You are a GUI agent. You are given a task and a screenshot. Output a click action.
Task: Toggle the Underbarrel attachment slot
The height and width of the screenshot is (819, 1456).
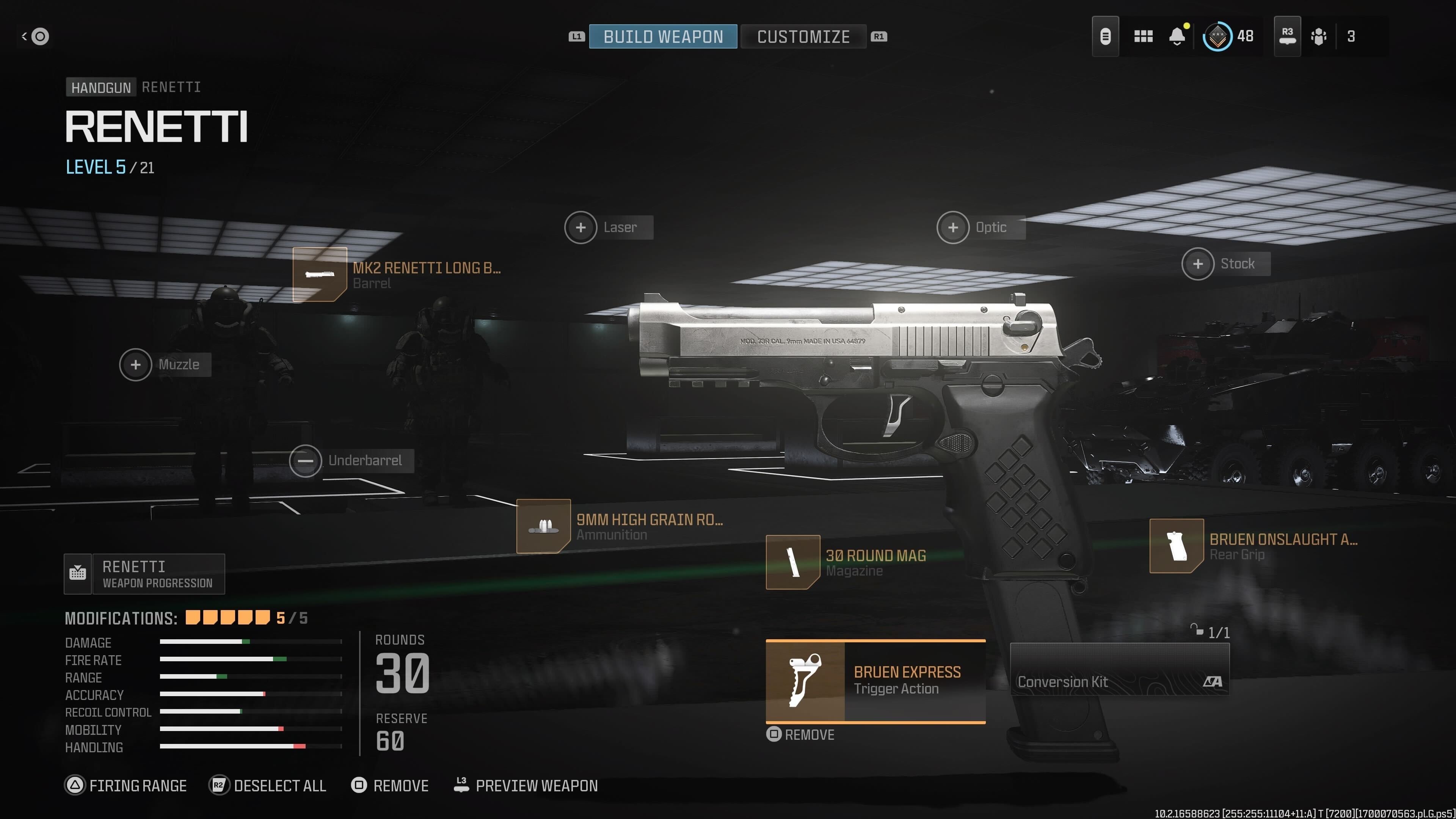pos(306,461)
